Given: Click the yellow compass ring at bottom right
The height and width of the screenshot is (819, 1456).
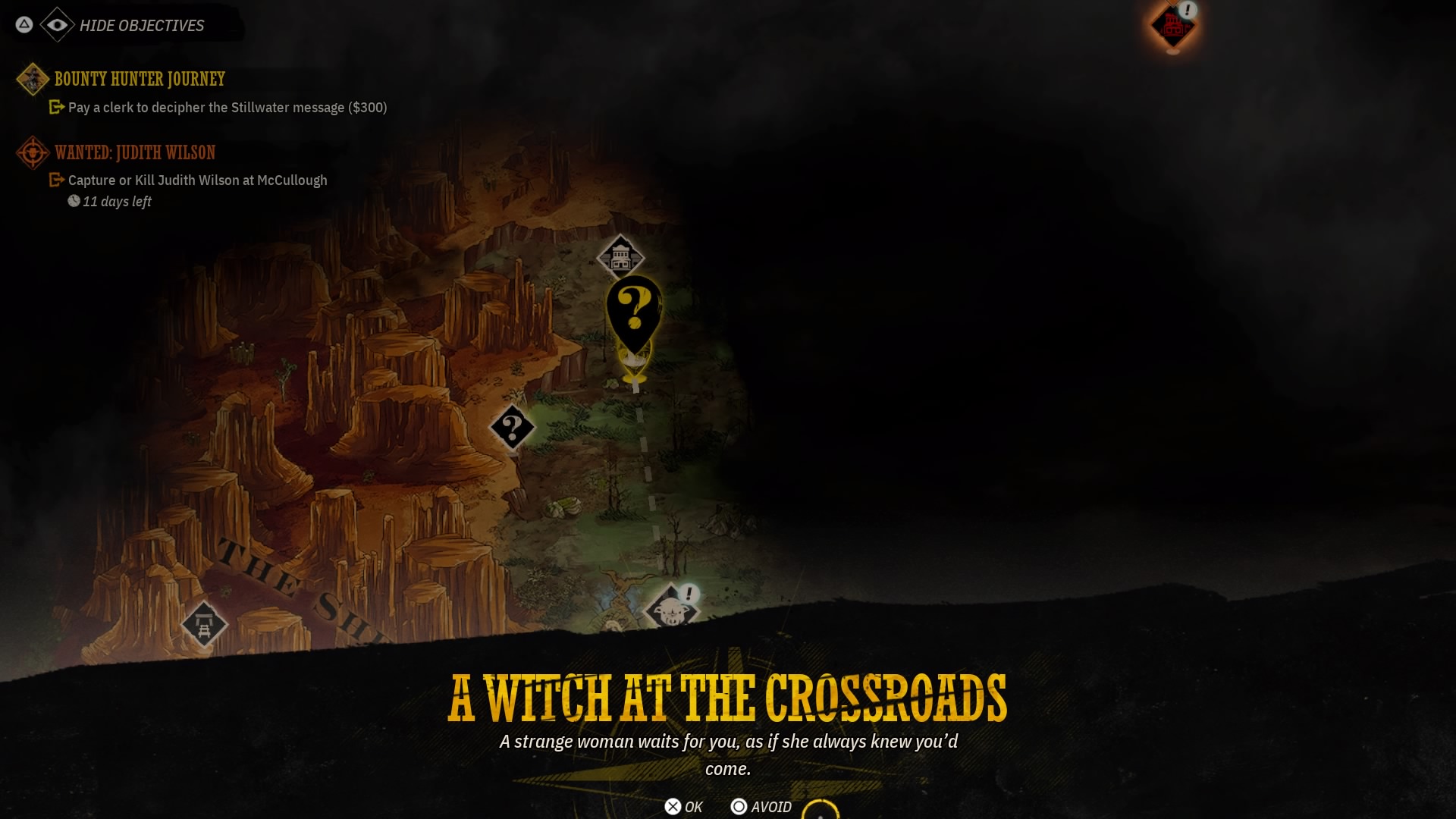Looking at the screenshot, I should click(821, 813).
